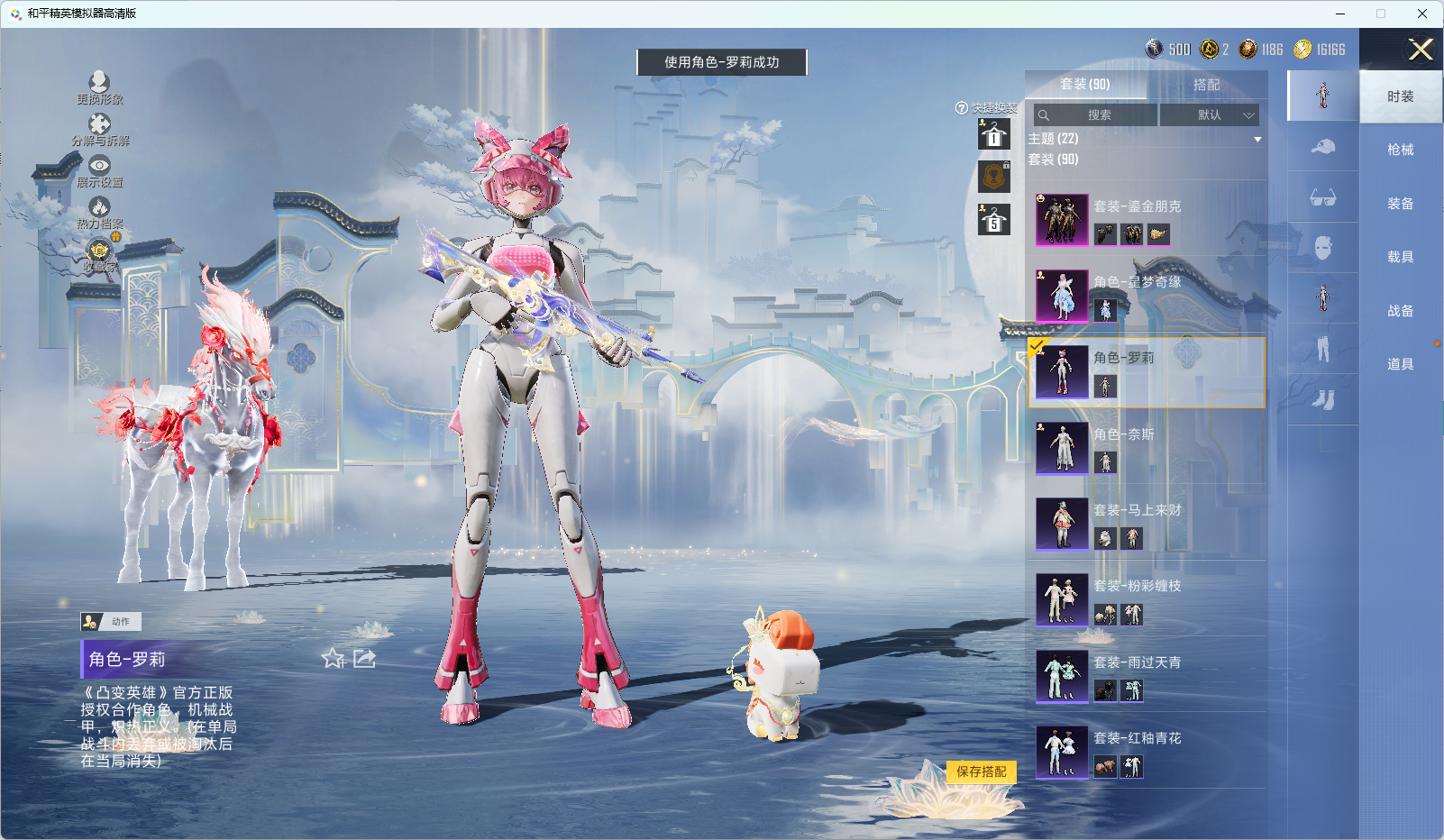The image size is (1444, 840).
Task: Close the wardrobe with the X button
Action: coord(1421,50)
